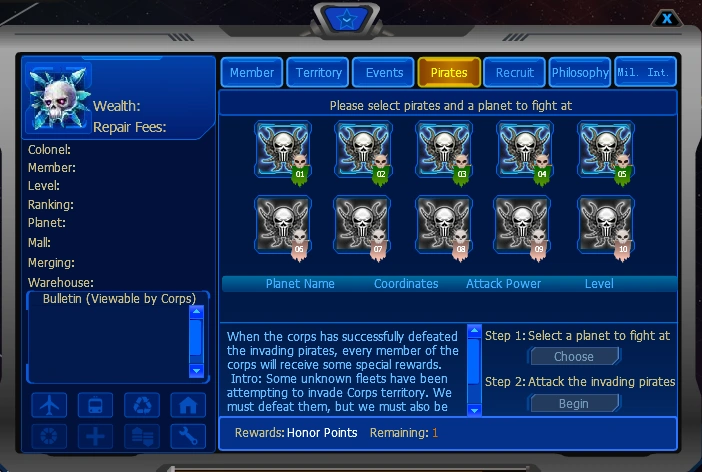Begin the attack on invading pirates
The height and width of the screenshot is (472, 702).
574,404
